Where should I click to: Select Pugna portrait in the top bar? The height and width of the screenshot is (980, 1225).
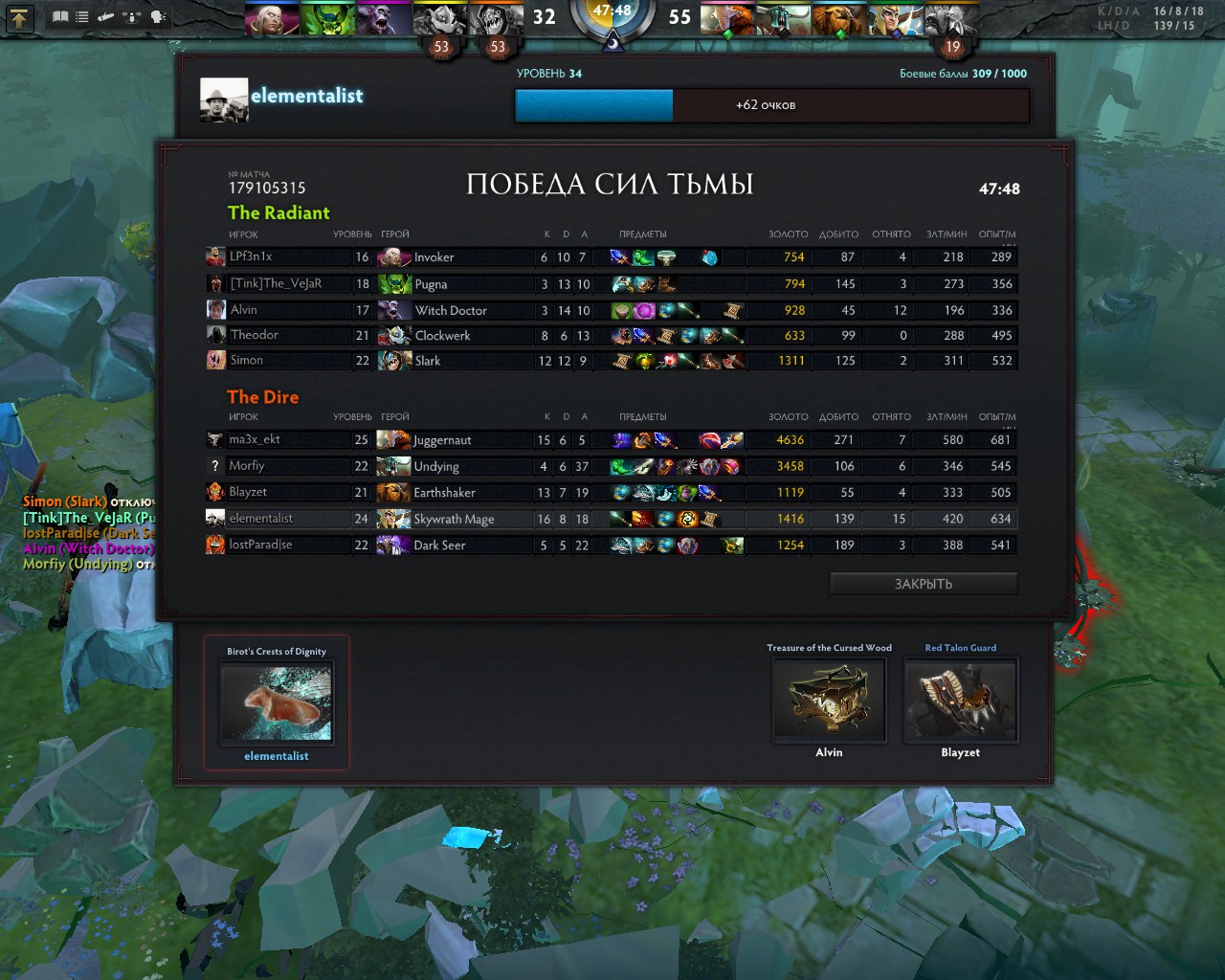[x=327, y=18]
